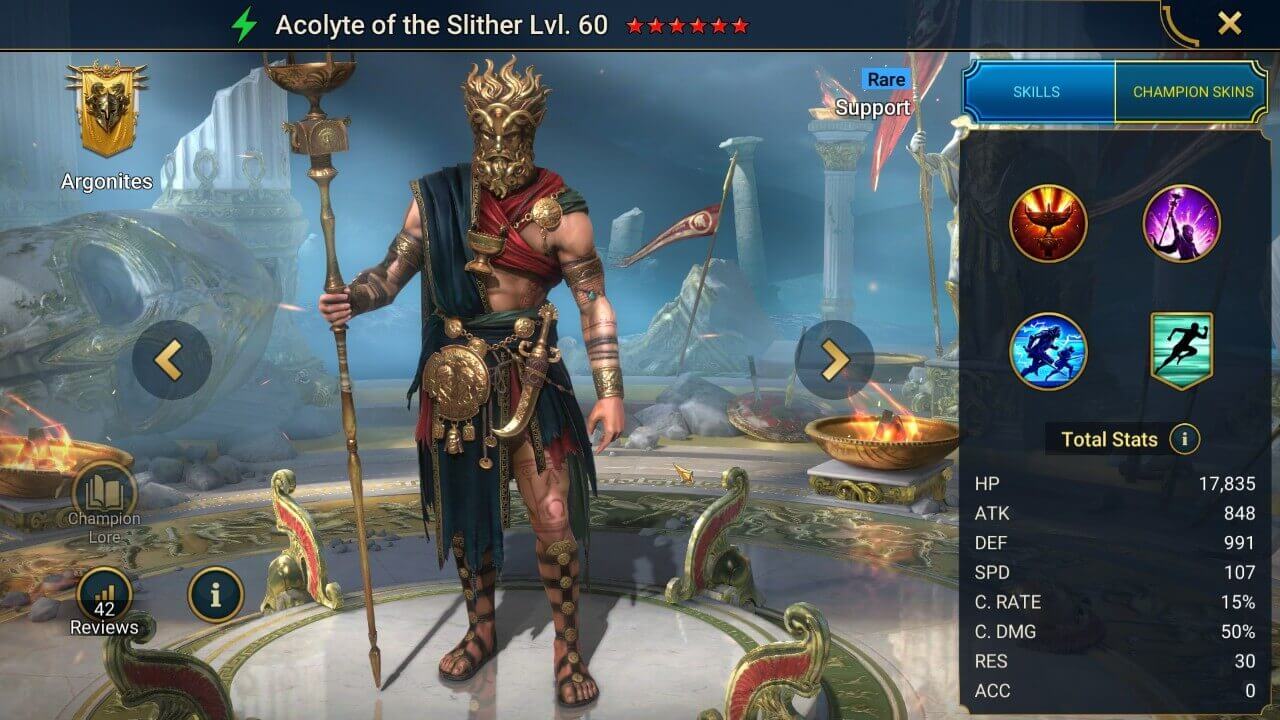Select the Champion Skins tab
The width and height of the screenshot is (1280, 720).
pyautogui.click(x=1193, y=91)
